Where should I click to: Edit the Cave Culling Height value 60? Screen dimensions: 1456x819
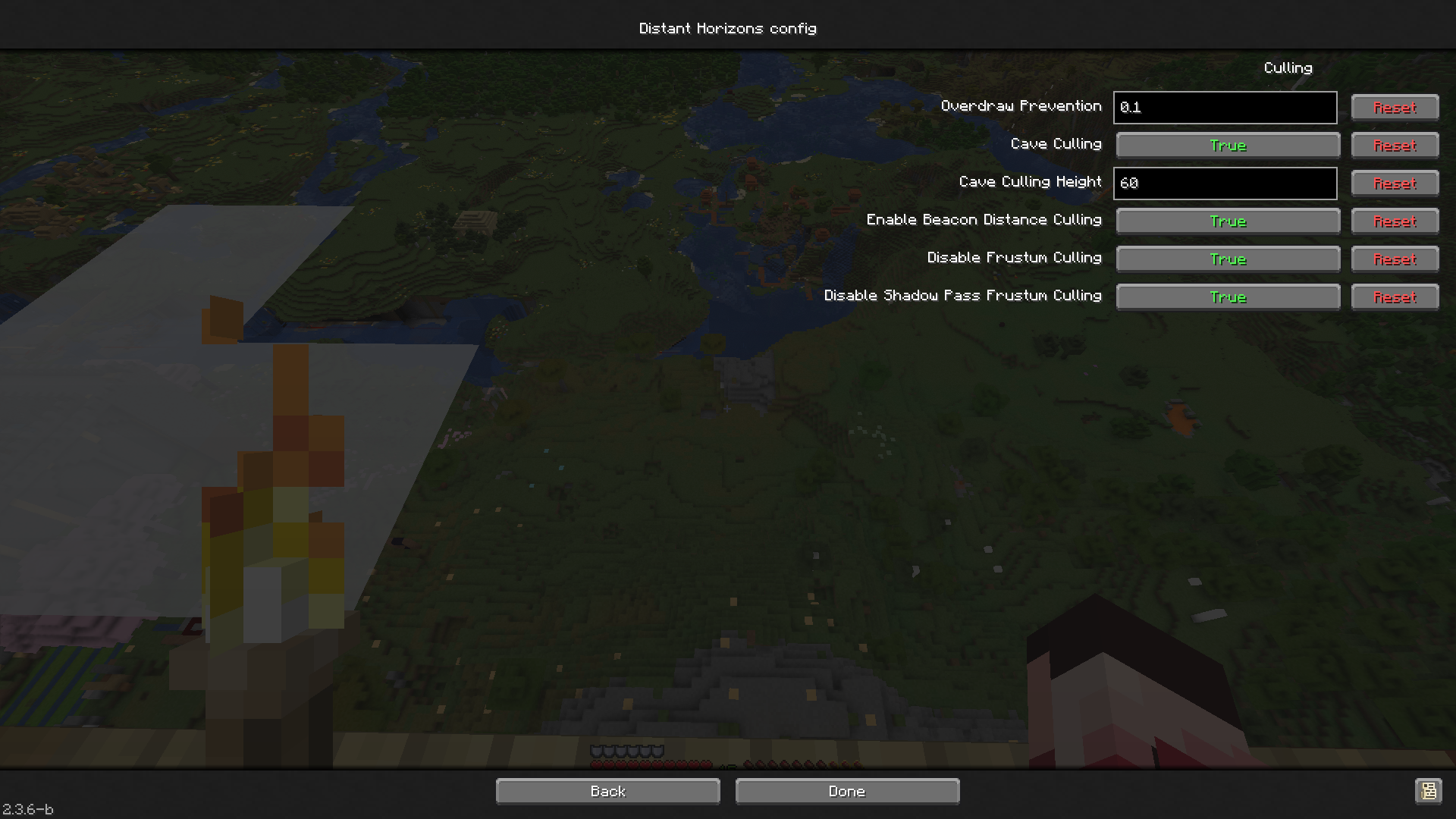click(1224, 183)
